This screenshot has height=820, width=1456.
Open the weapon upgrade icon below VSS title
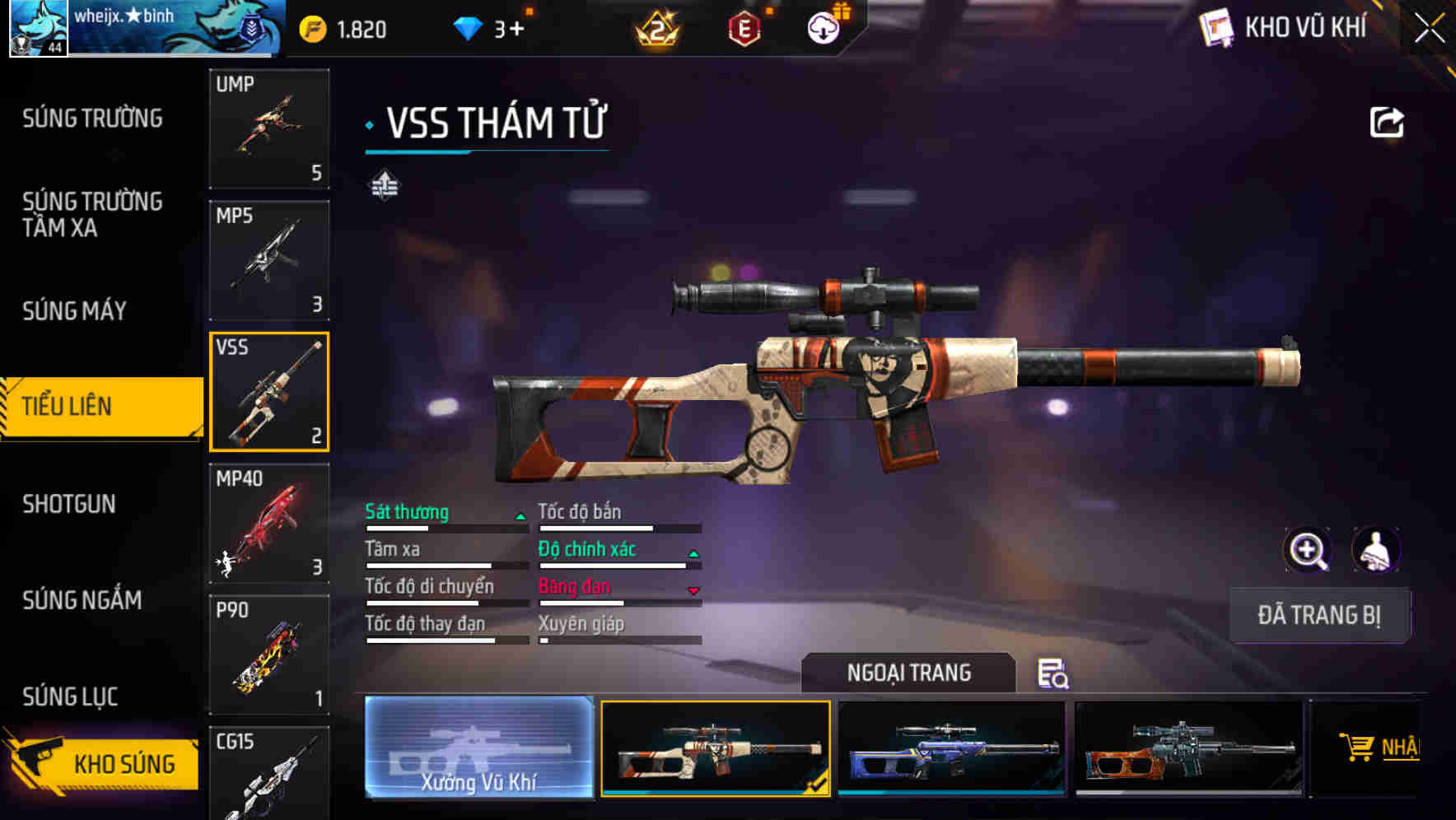pyautogui.click(x=385, y=186)
